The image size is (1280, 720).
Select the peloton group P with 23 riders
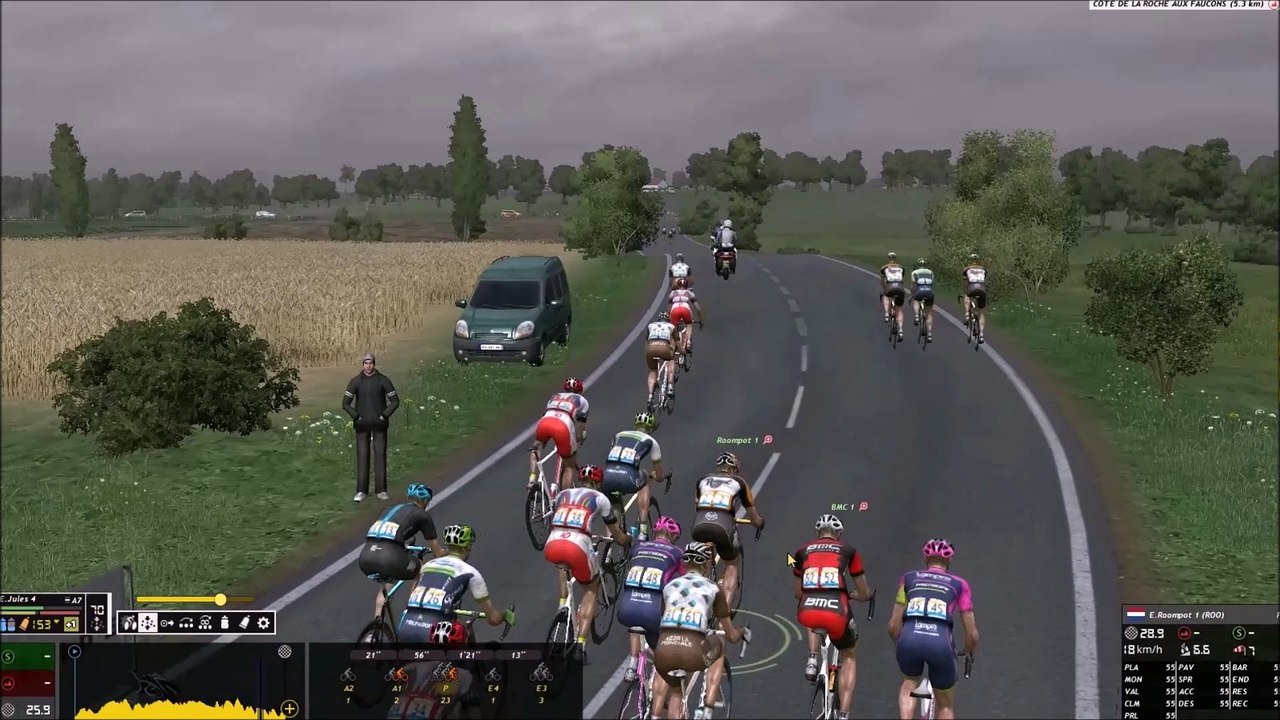coord(445,682)
